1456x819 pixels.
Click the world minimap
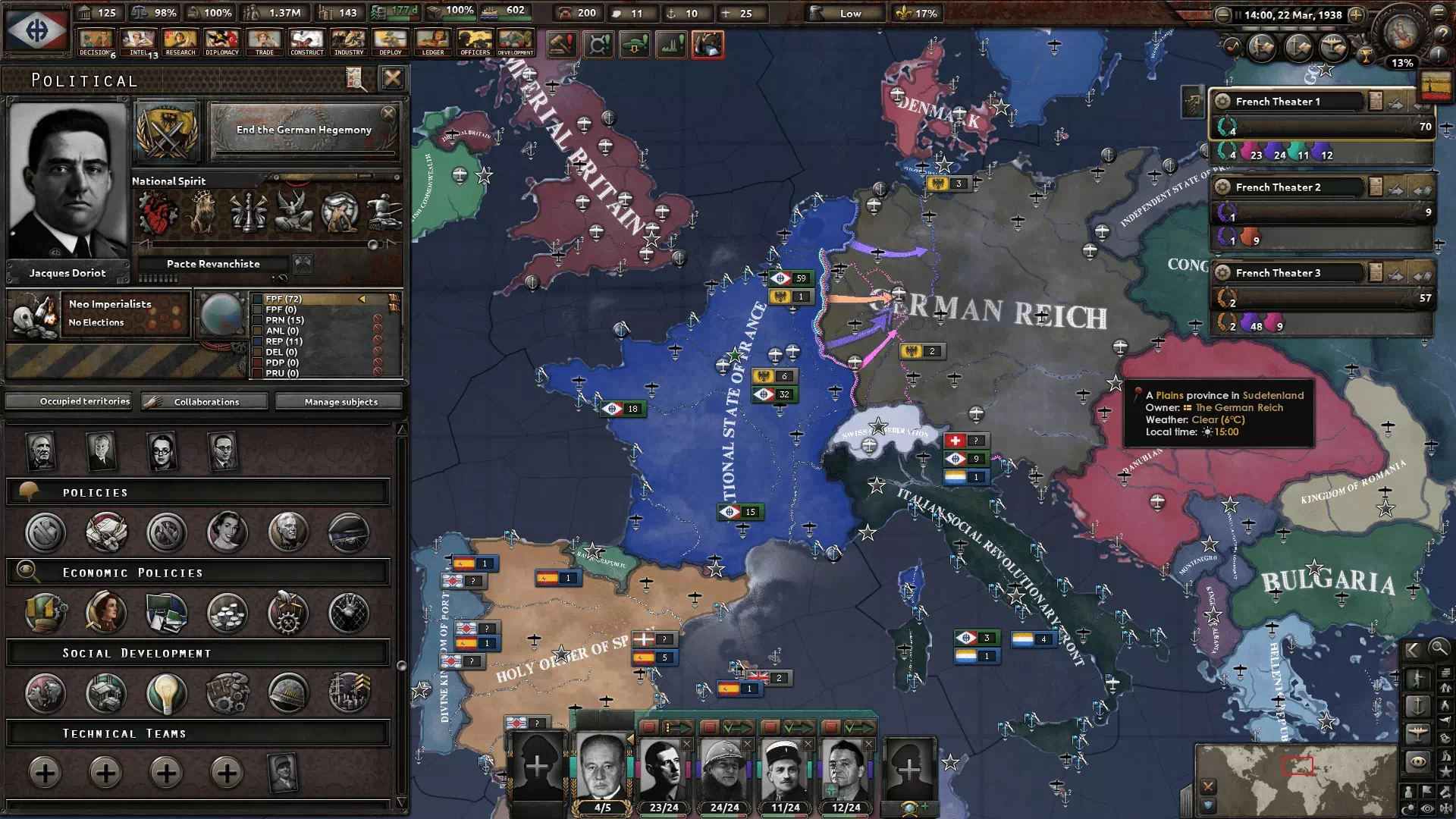(1295, 778)
